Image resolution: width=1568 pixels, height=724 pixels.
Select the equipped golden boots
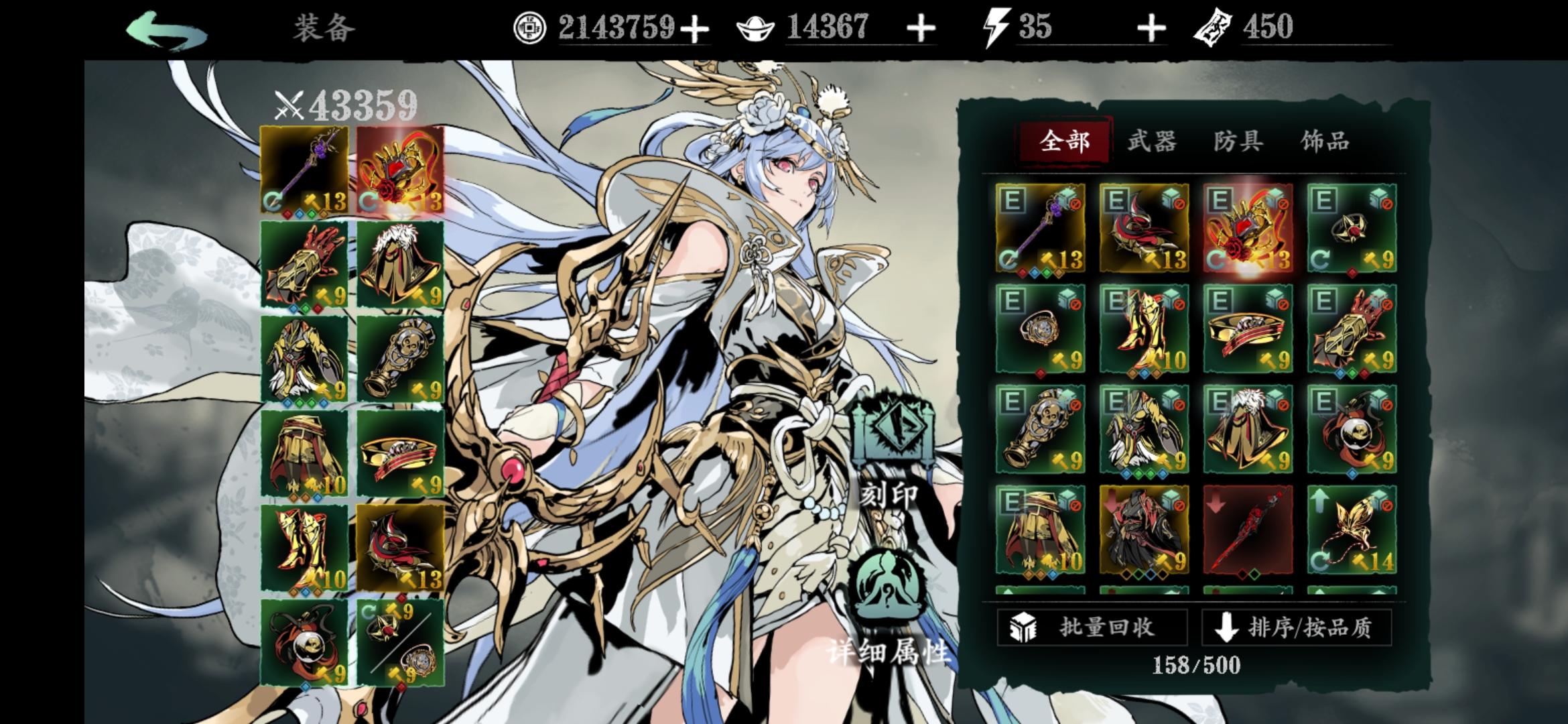click(x=303, y=546)
